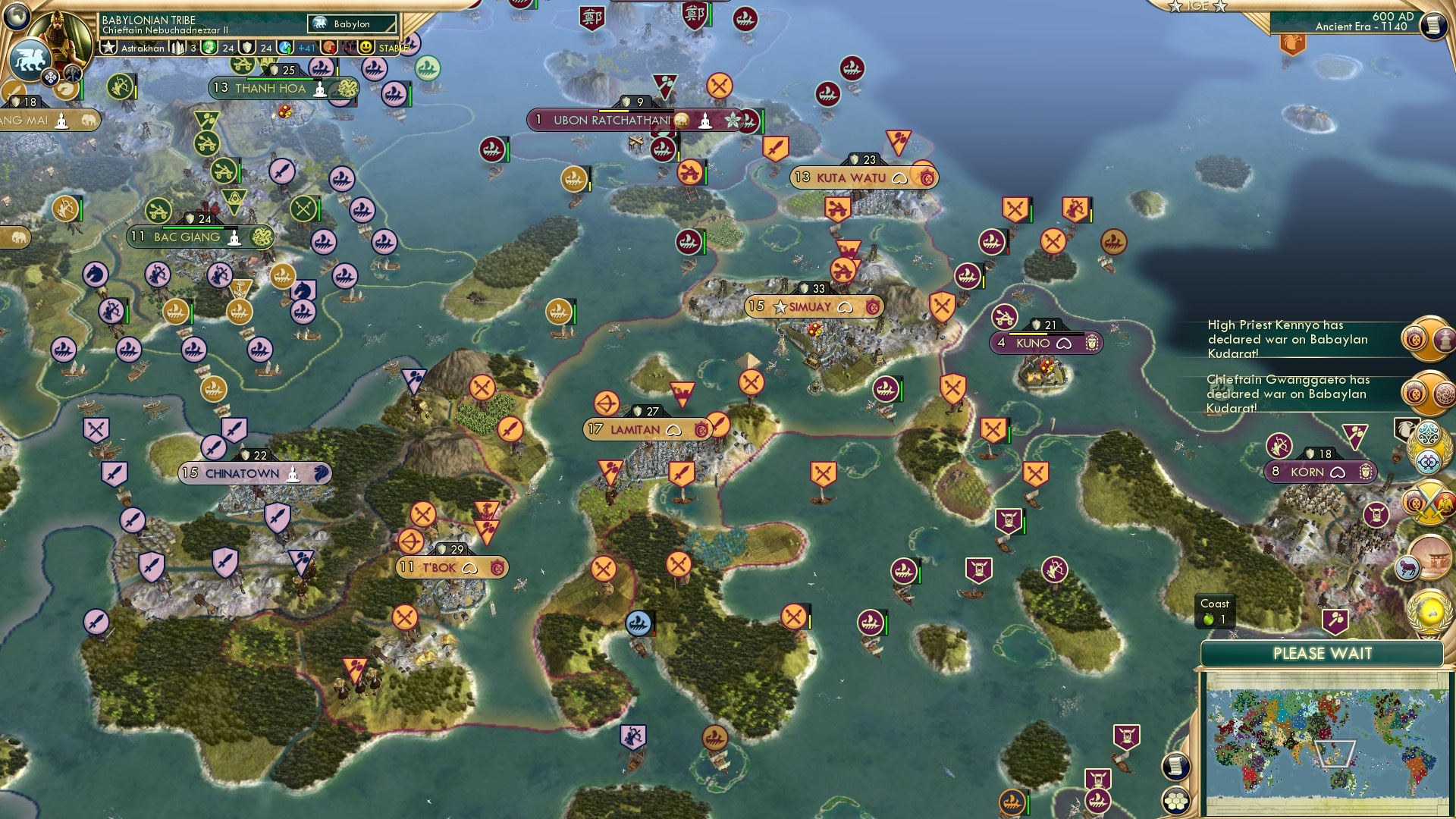Viewport: 1456px width, 819px height.
Task: Click the golden globe notification at right edge
Action: pos(1429,610)
